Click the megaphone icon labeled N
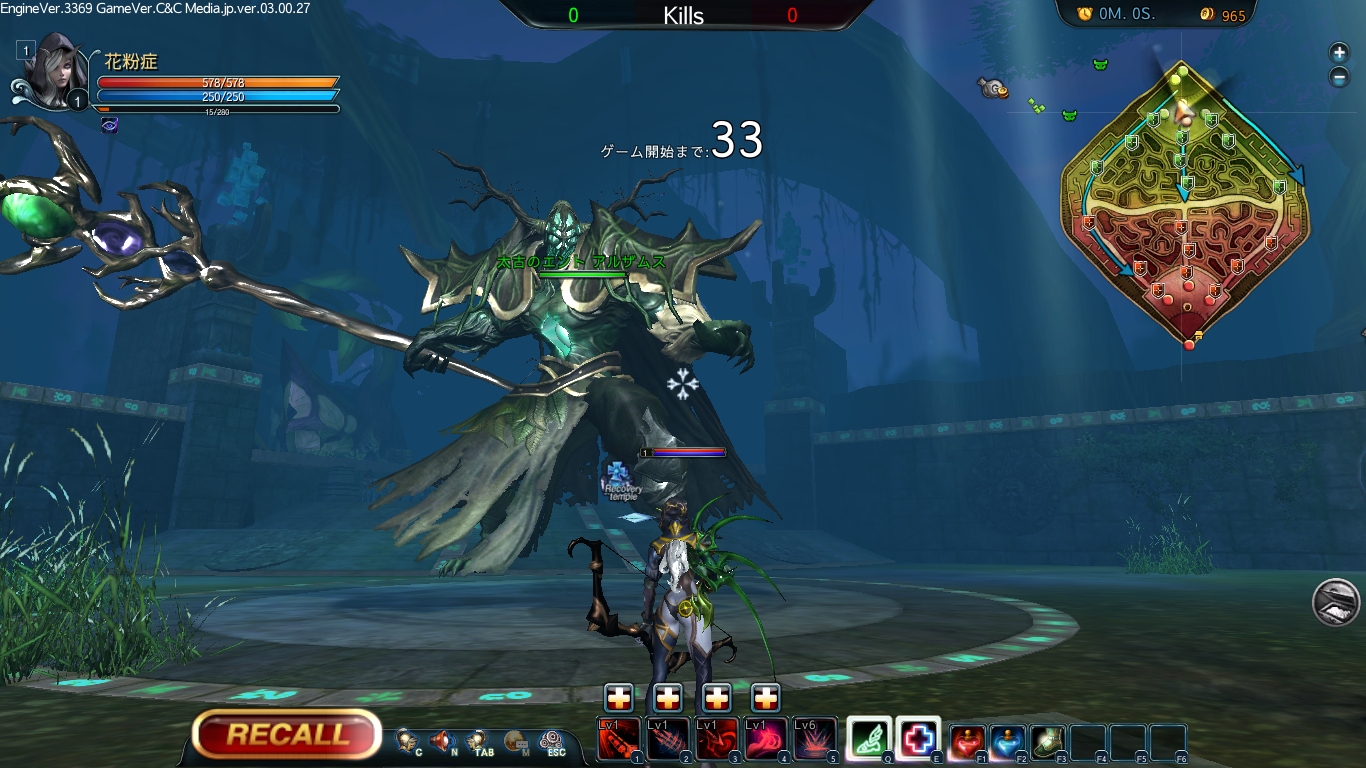 click(x=443, y=741)
